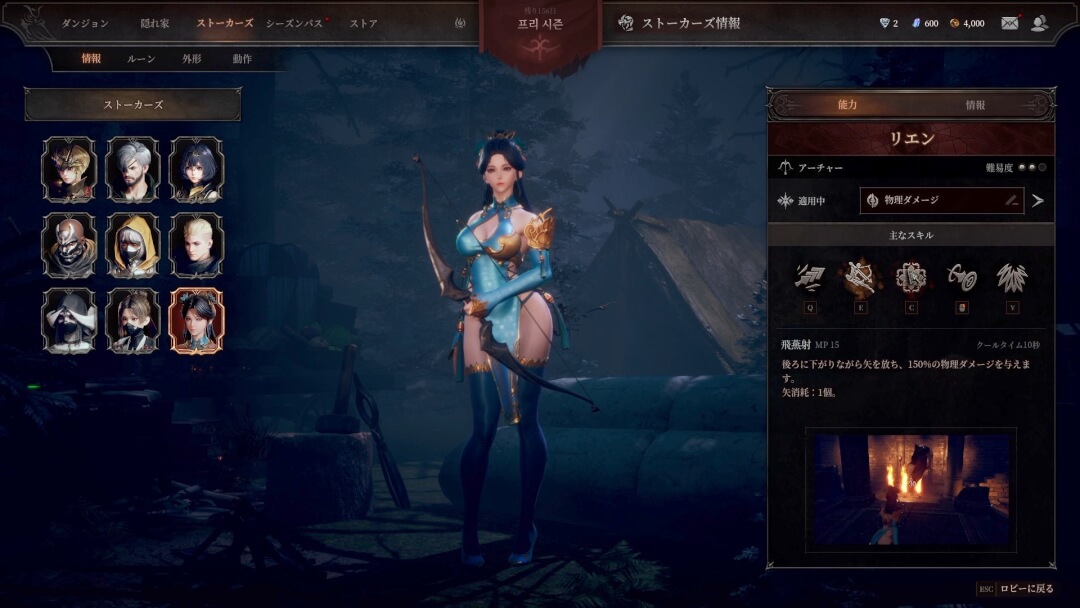
Task: Click ロビーに戻る to return to lobby
Action: coord(1026,589)
